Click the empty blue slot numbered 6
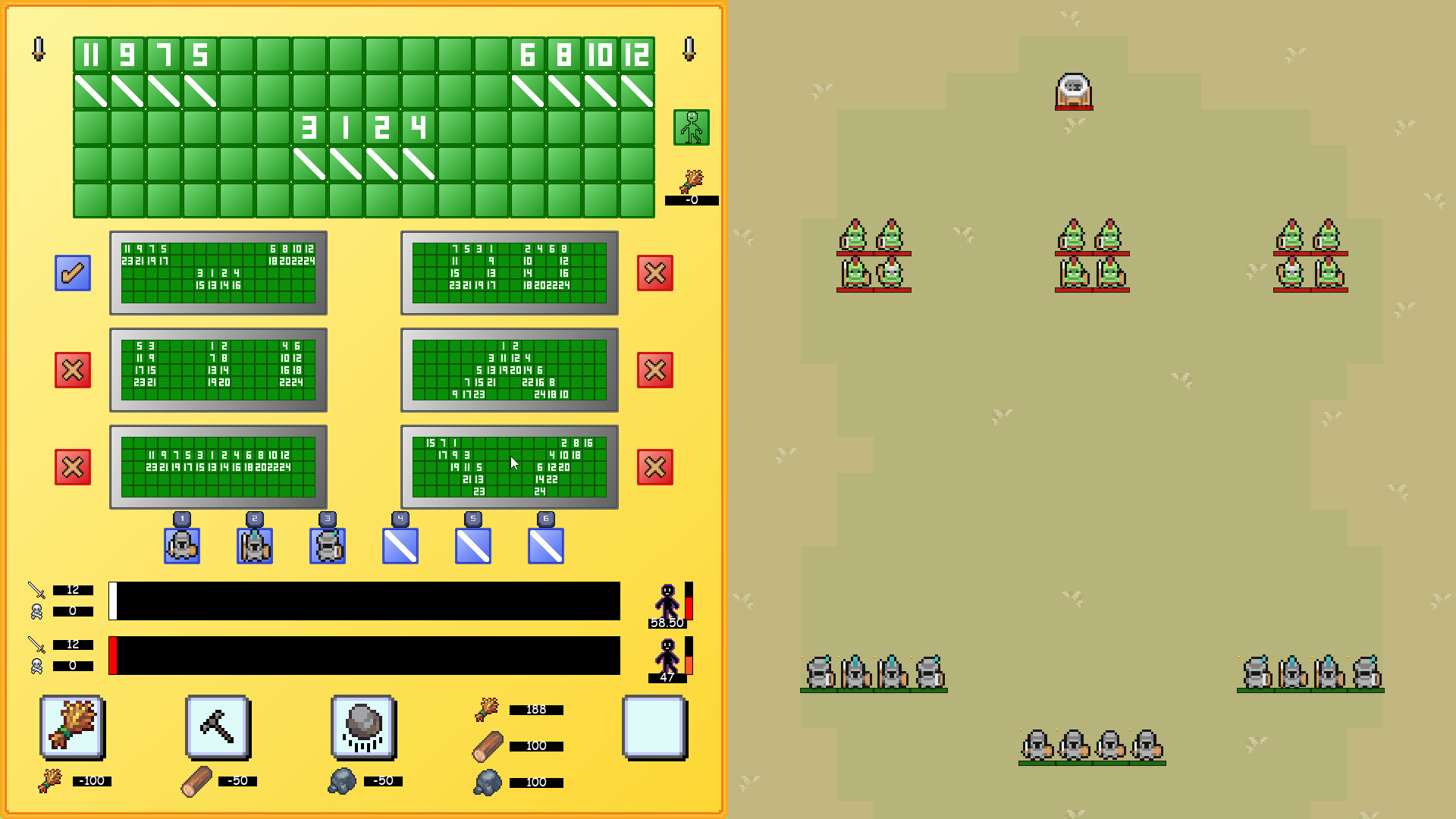Screen dimensions: 1456x819 [545, 544]
